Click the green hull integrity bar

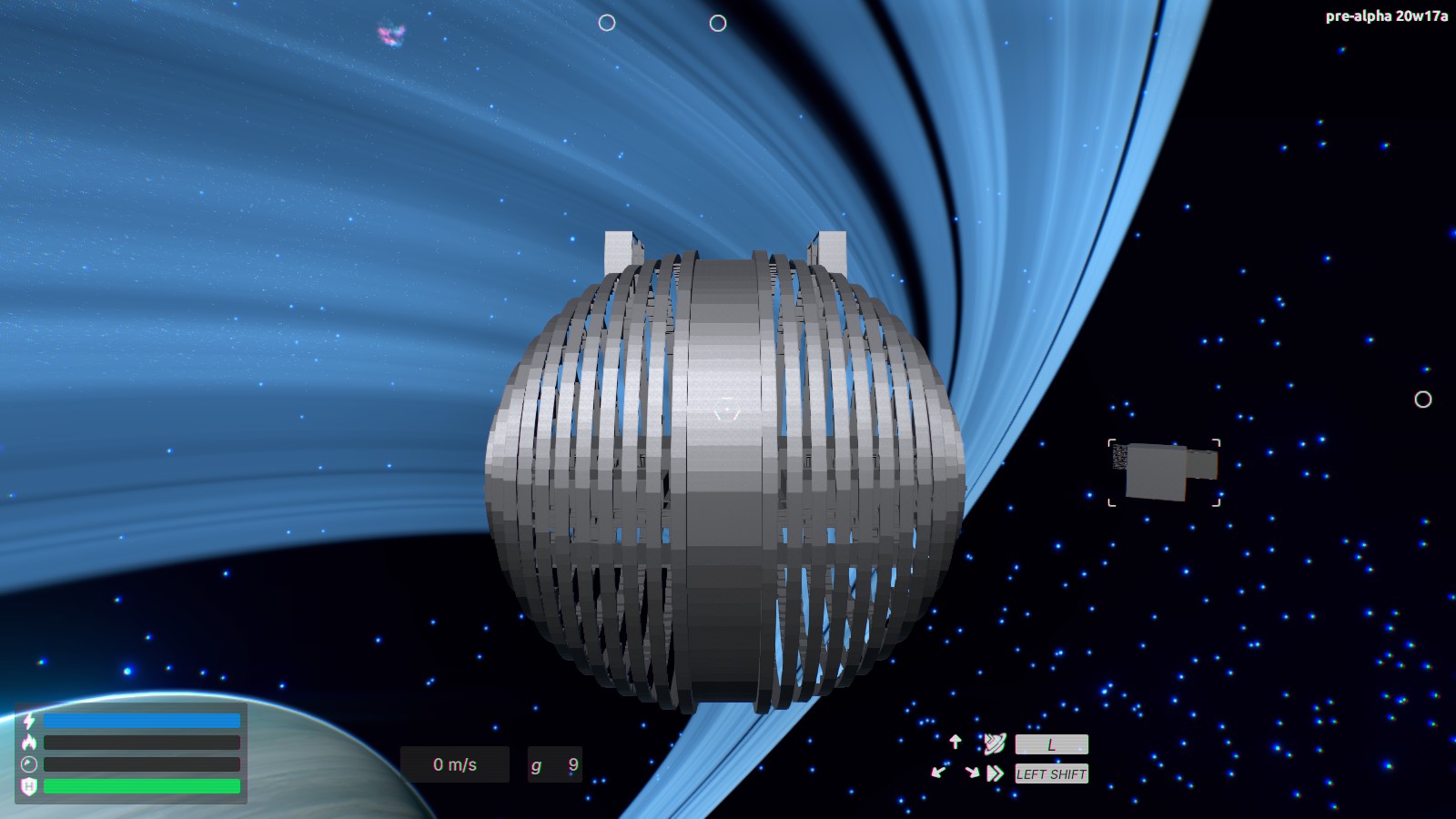[x=143, y=786]
